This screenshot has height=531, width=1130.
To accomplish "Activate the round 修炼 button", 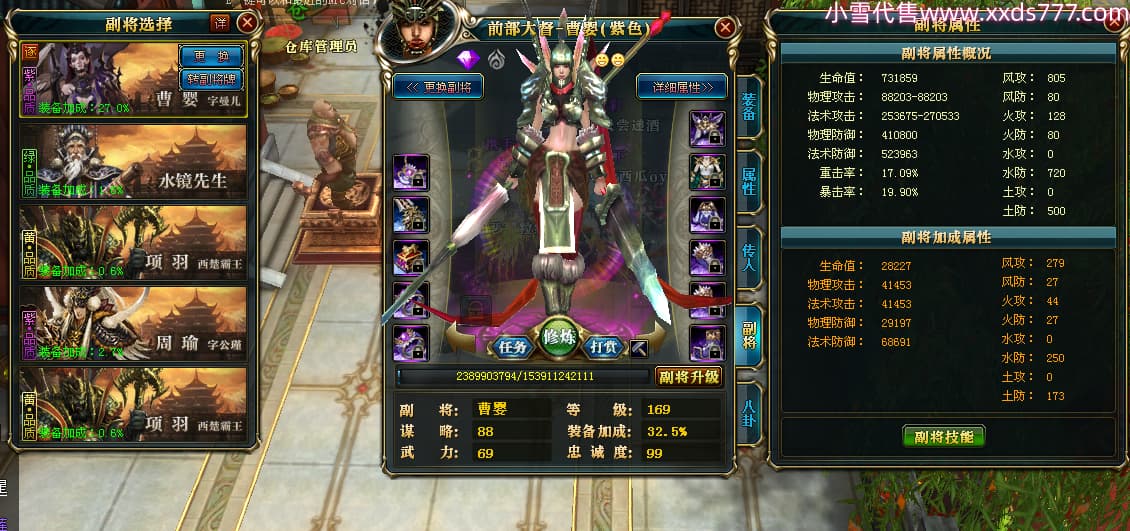I will tap(559, 339).
